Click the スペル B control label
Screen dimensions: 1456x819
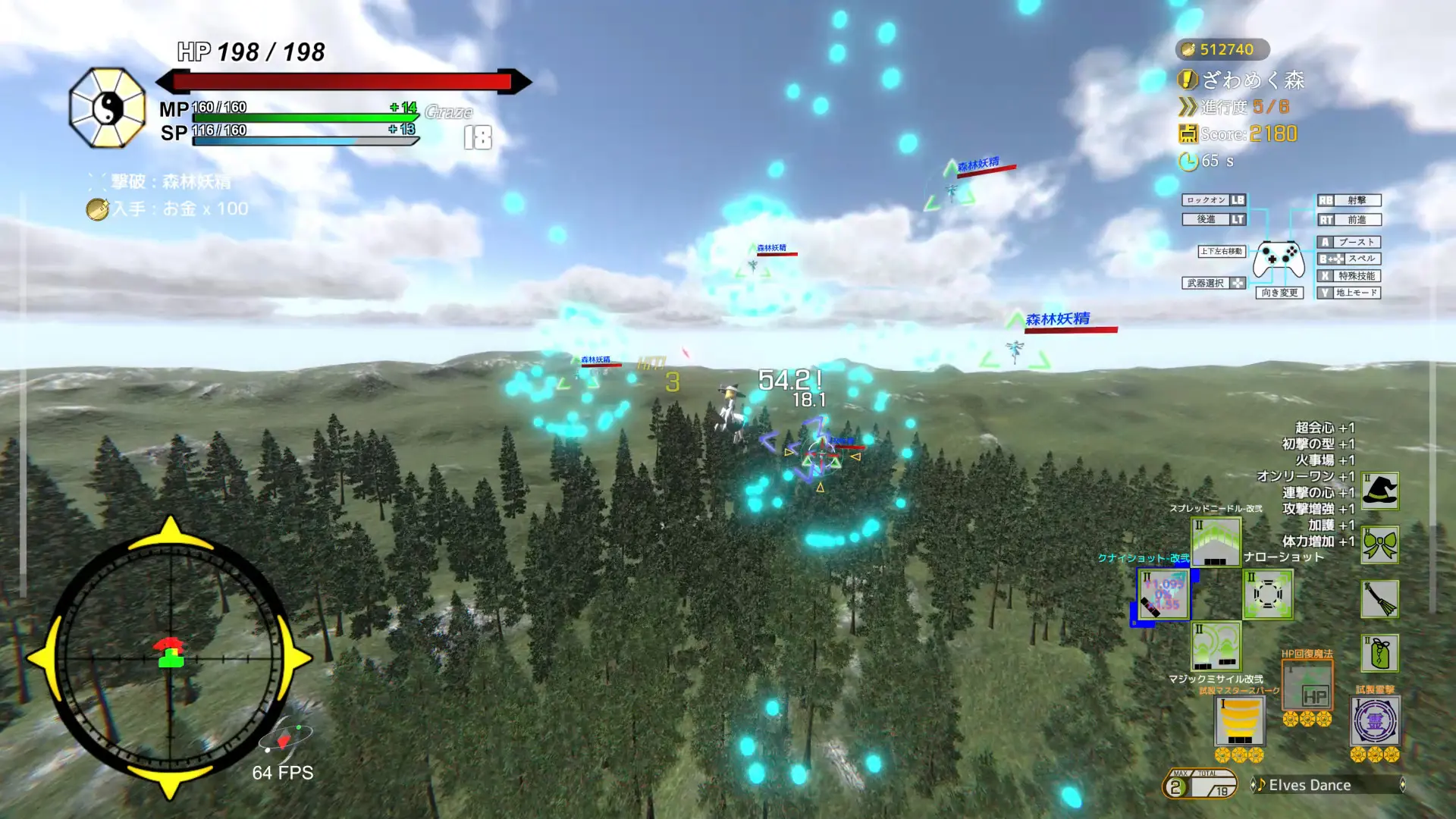(x=1349, y=258)
